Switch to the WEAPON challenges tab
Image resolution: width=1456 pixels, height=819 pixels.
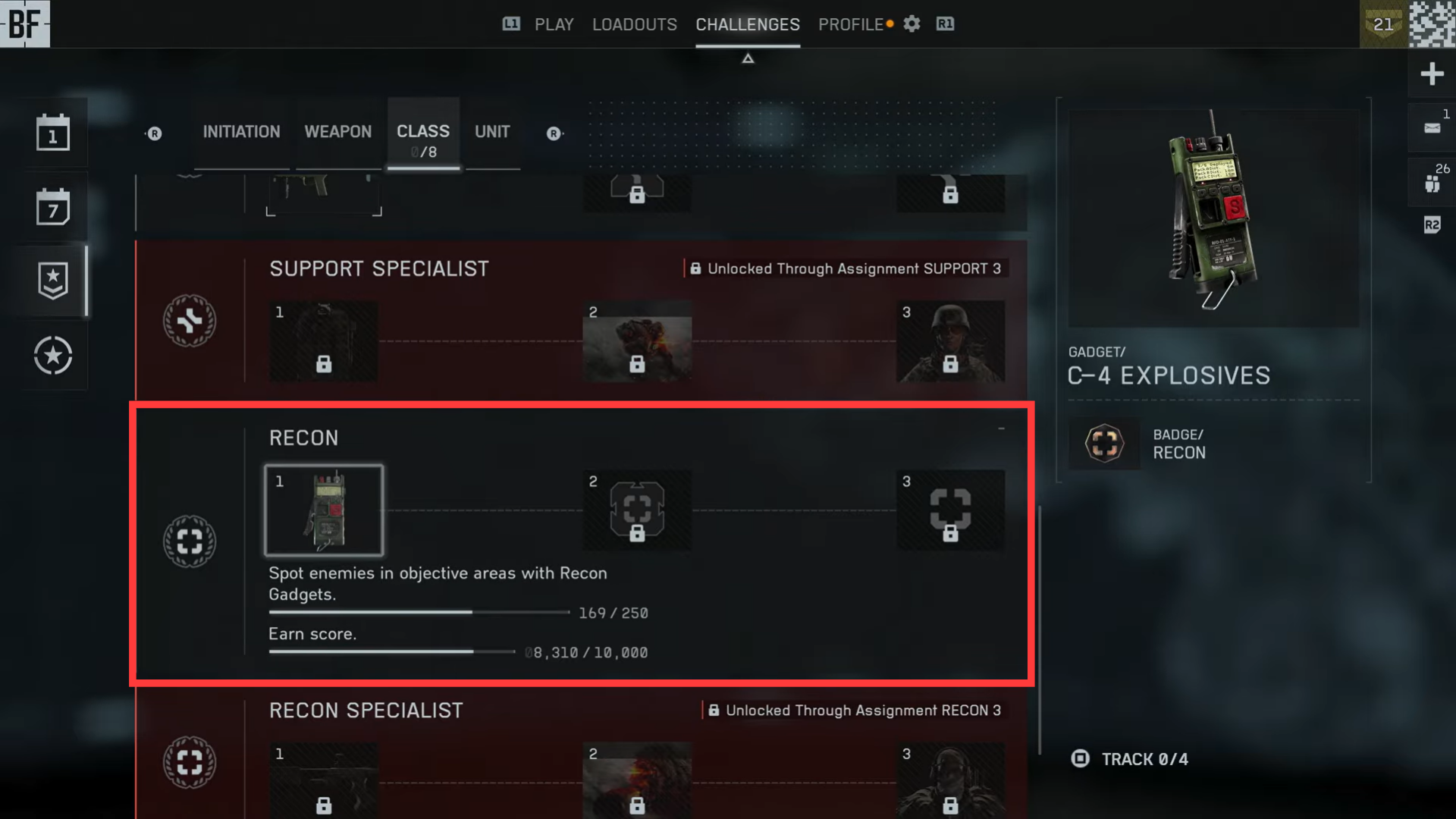click(x=337, y=132)
